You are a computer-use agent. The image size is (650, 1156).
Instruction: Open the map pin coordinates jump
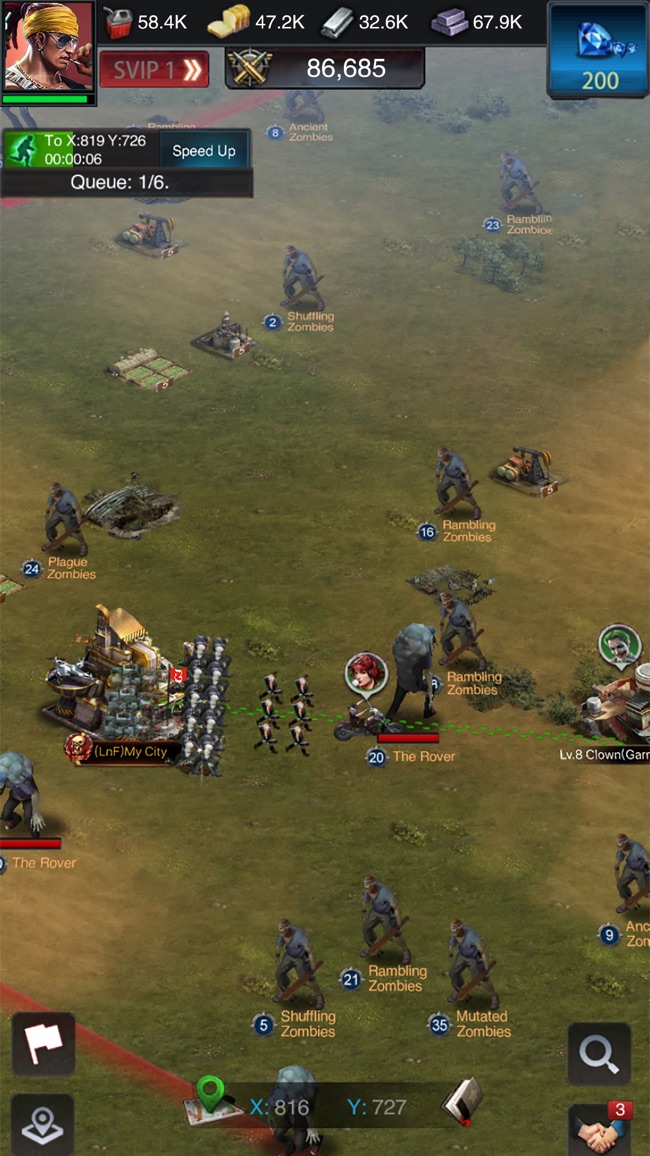click(210, 1098)
